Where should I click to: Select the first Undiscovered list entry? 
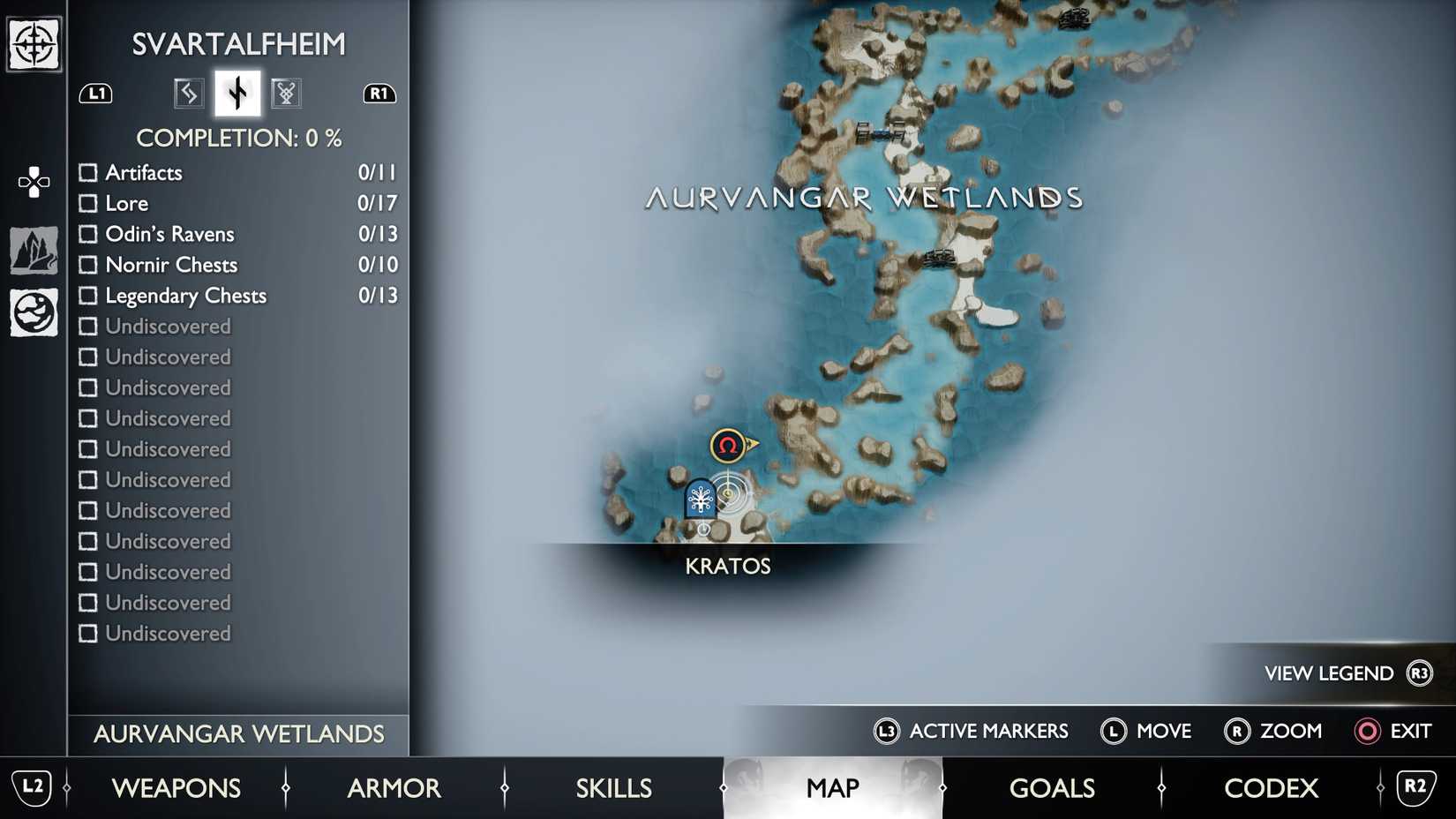click(168, 326)
